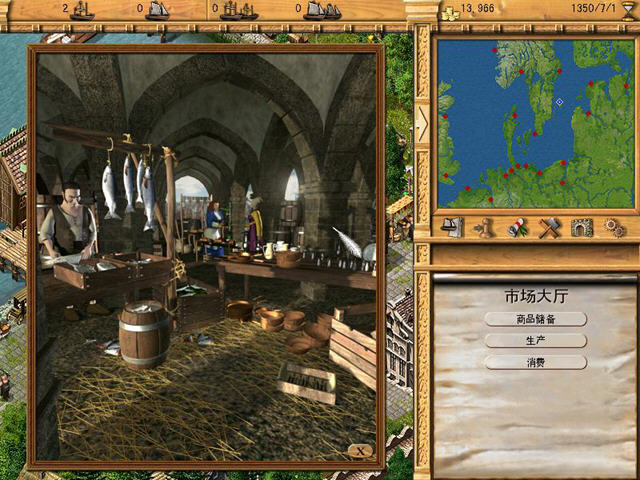
Task: Open the ship and document icon
Action: tap(452, 228)
